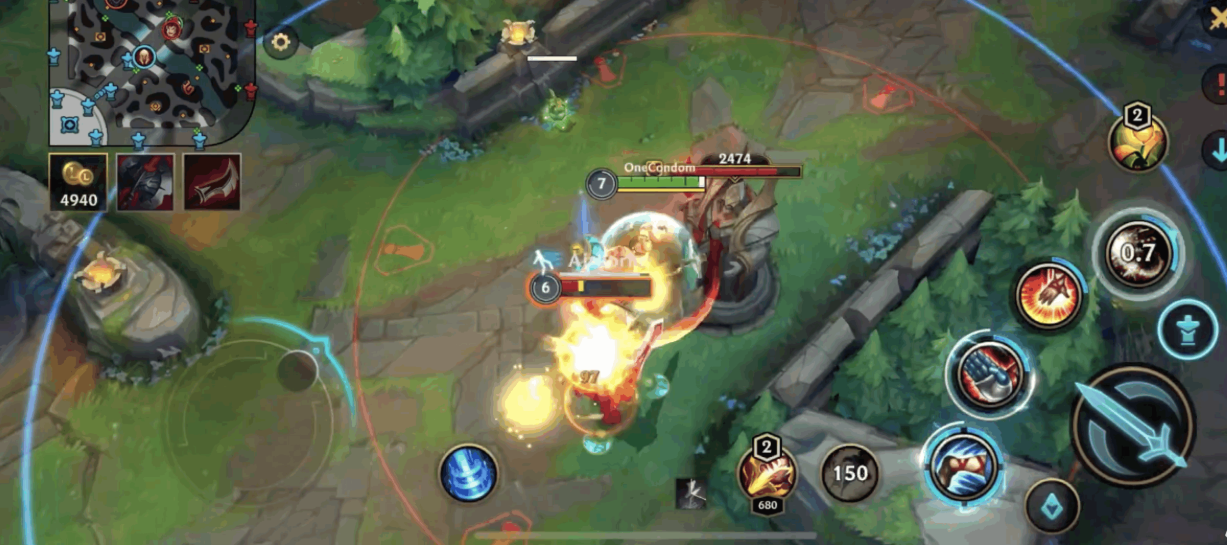Open the settings gear beside the minimap
The width and height of the screenshot is (1227, 545).
(281, 43)
